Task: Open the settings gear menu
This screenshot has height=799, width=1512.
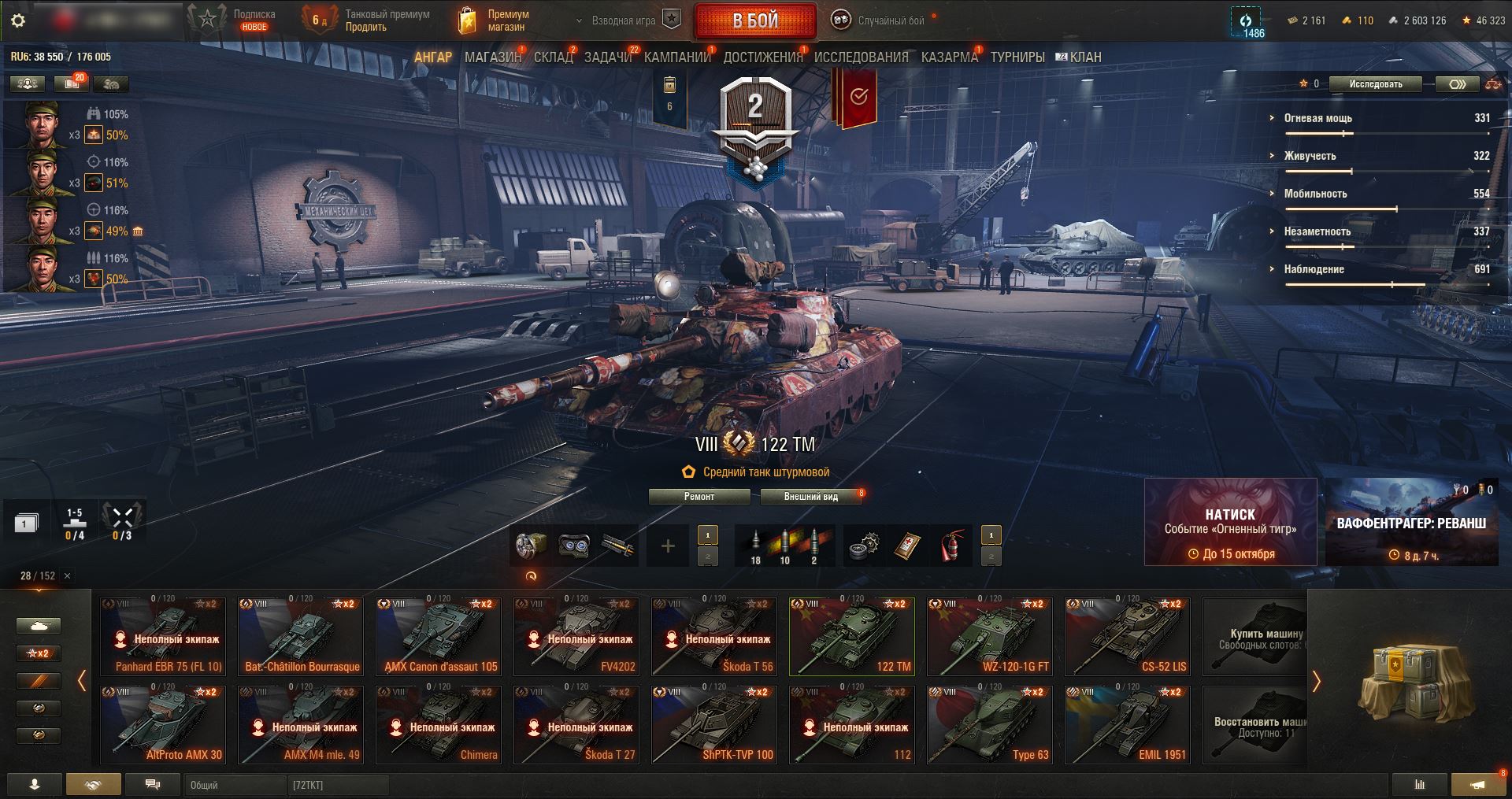Action: pos(18,21)
